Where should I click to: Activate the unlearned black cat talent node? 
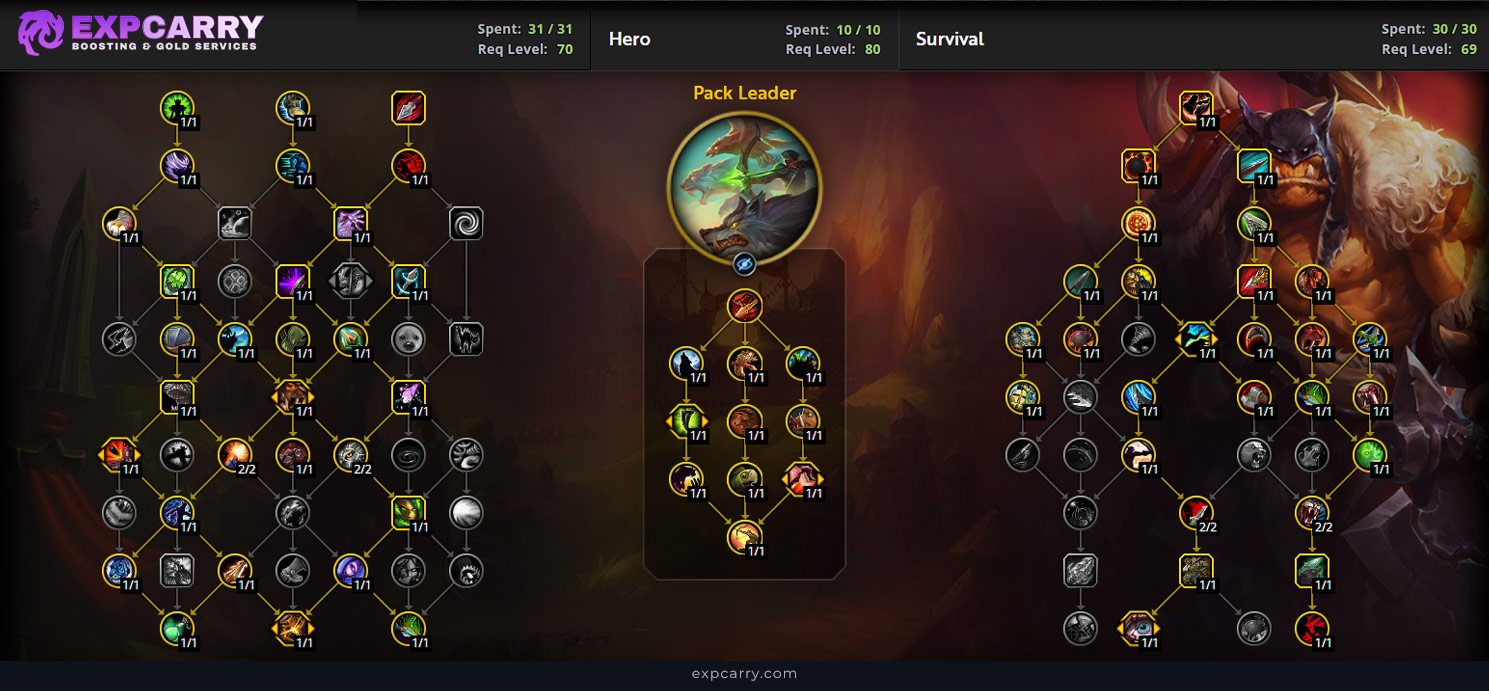pos(466,339)
